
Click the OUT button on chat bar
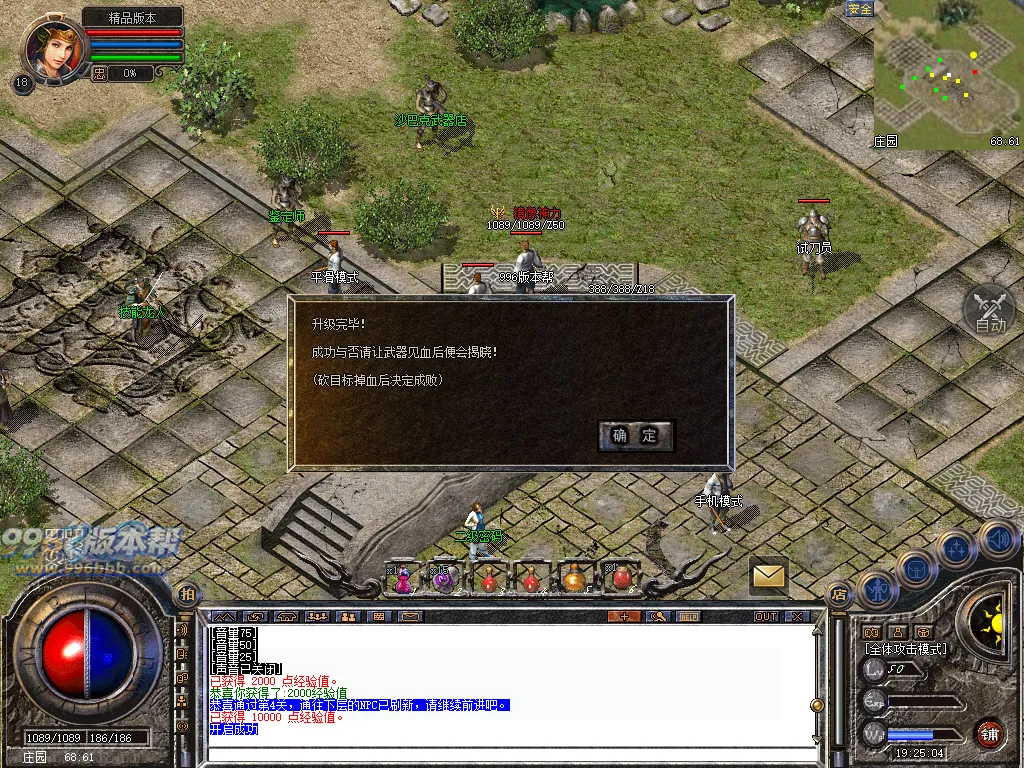click(x=766, y=616)
